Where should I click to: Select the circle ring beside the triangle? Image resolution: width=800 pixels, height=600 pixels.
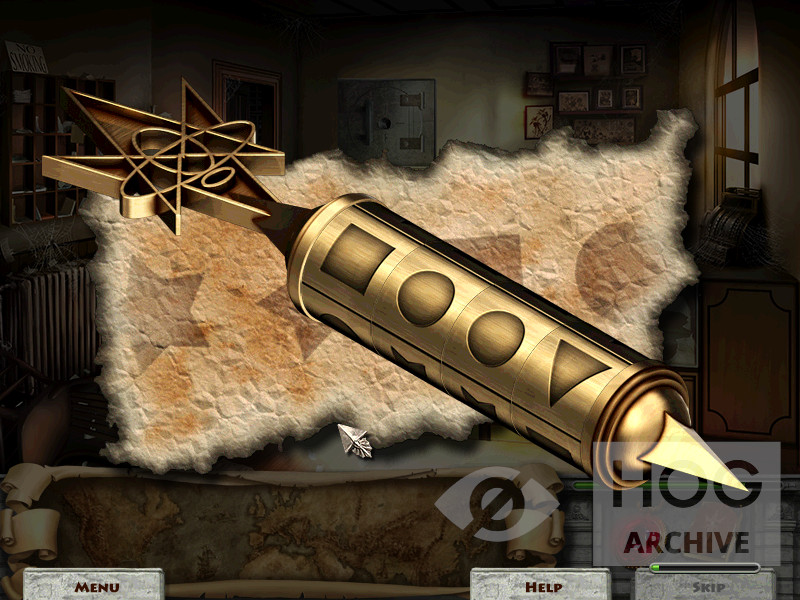pyautogui.click(x=497, y=333)
